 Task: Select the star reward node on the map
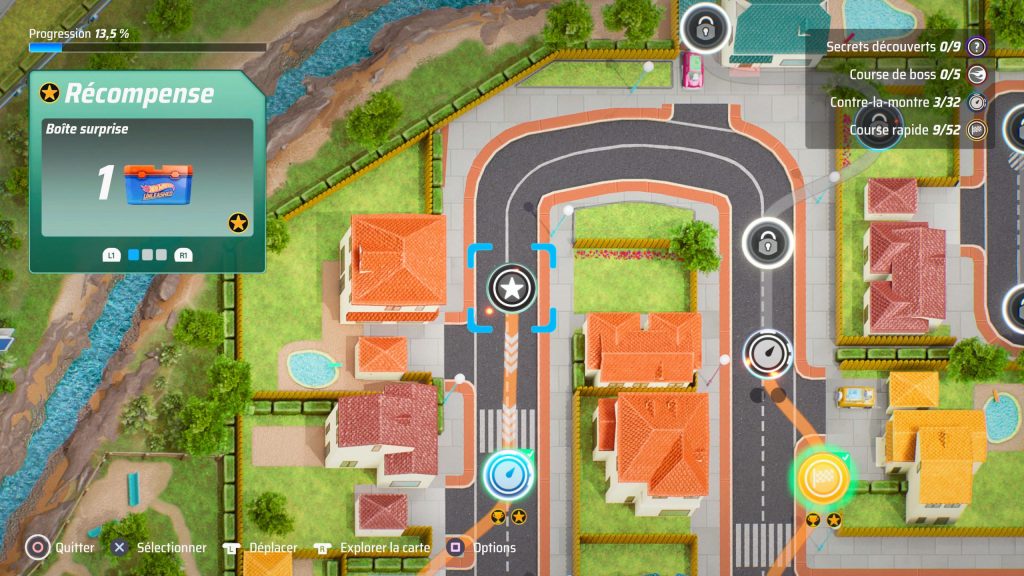coord(511,289)
